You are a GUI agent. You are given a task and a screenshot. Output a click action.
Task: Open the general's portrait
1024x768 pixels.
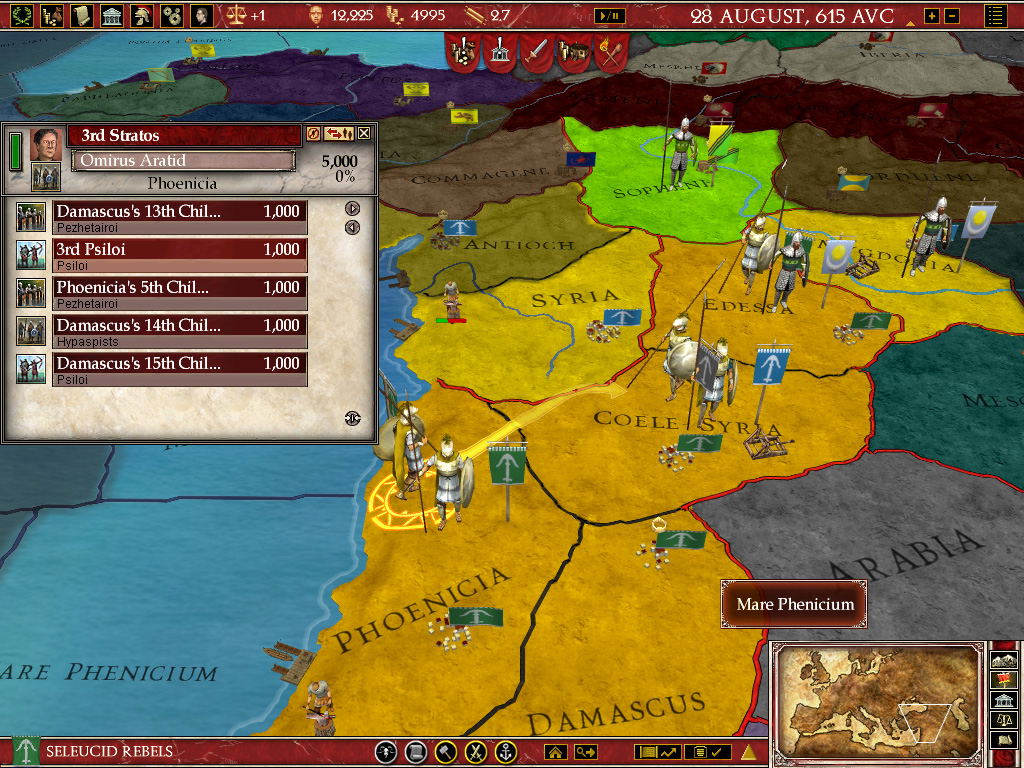(x=44, y=143)
